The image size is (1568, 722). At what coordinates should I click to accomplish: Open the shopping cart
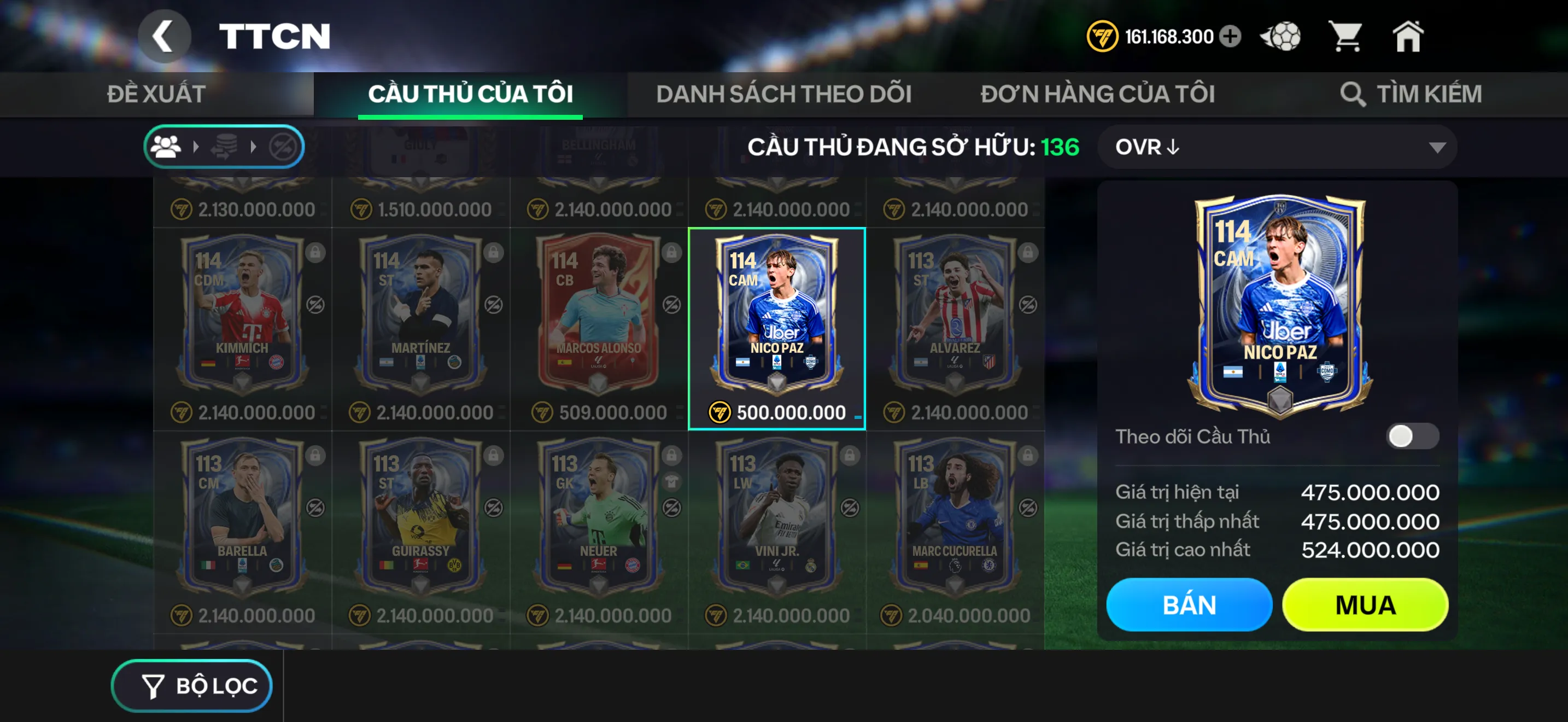tap(1350, 37)
